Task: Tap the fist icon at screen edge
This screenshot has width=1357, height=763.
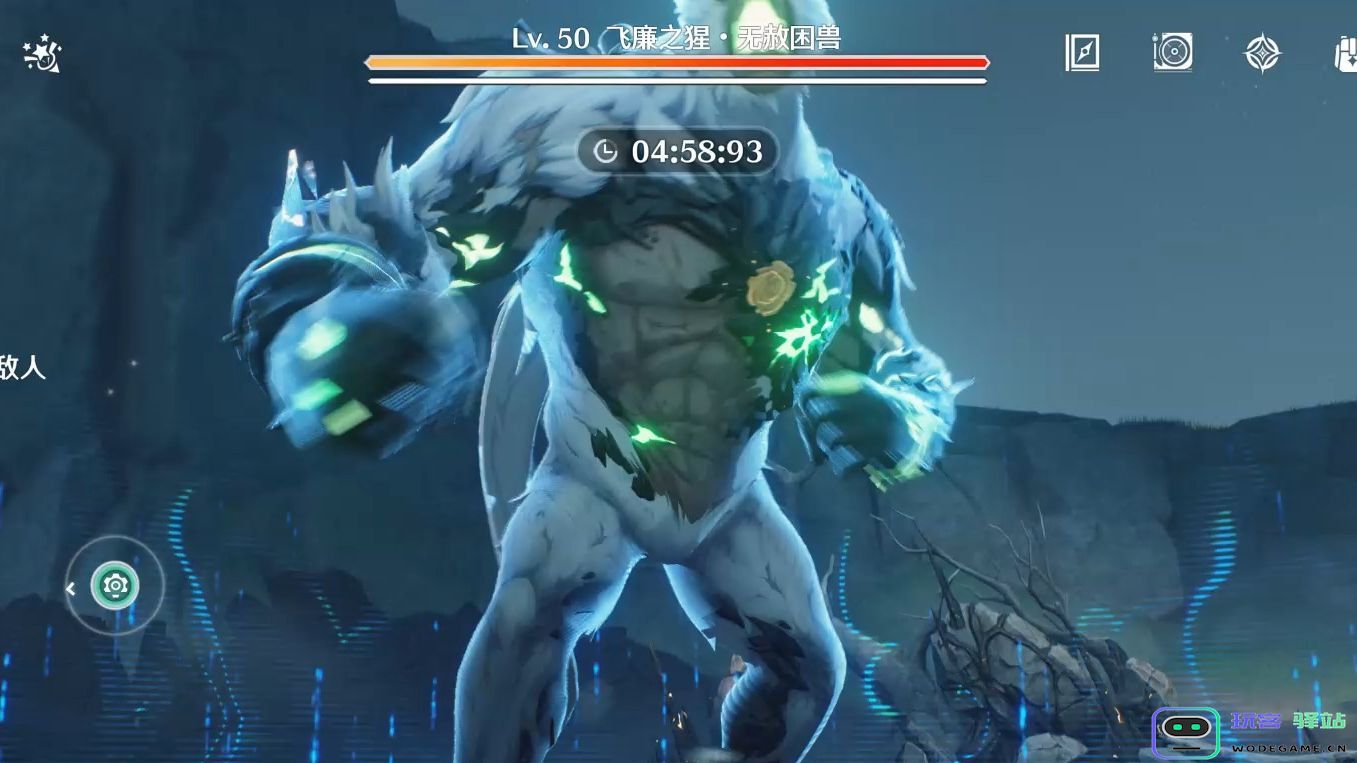Action: click(x=1346, y=53)
